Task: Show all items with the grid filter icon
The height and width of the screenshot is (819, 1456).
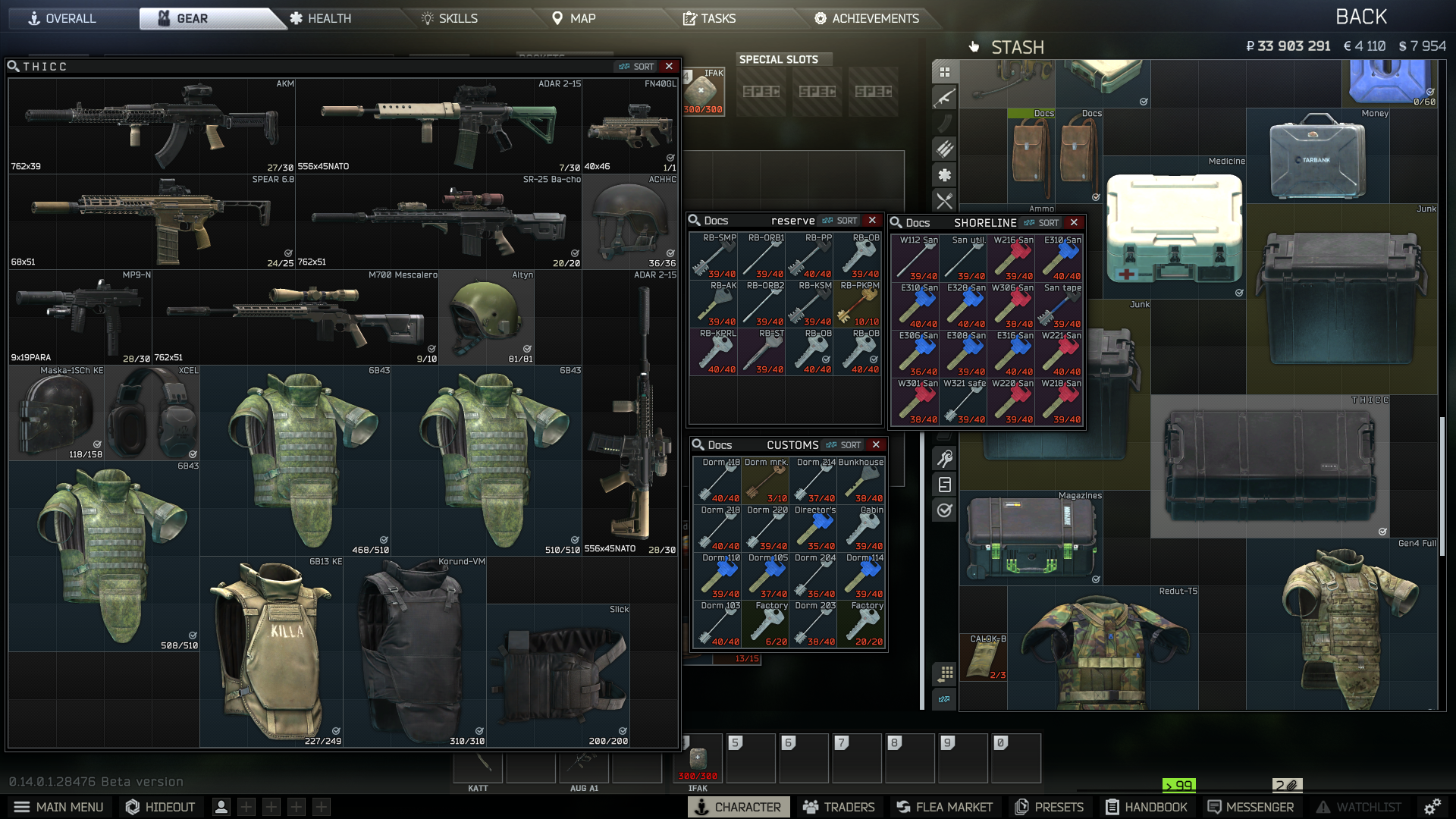Action: pyautogui.click(x=943, y=71)
